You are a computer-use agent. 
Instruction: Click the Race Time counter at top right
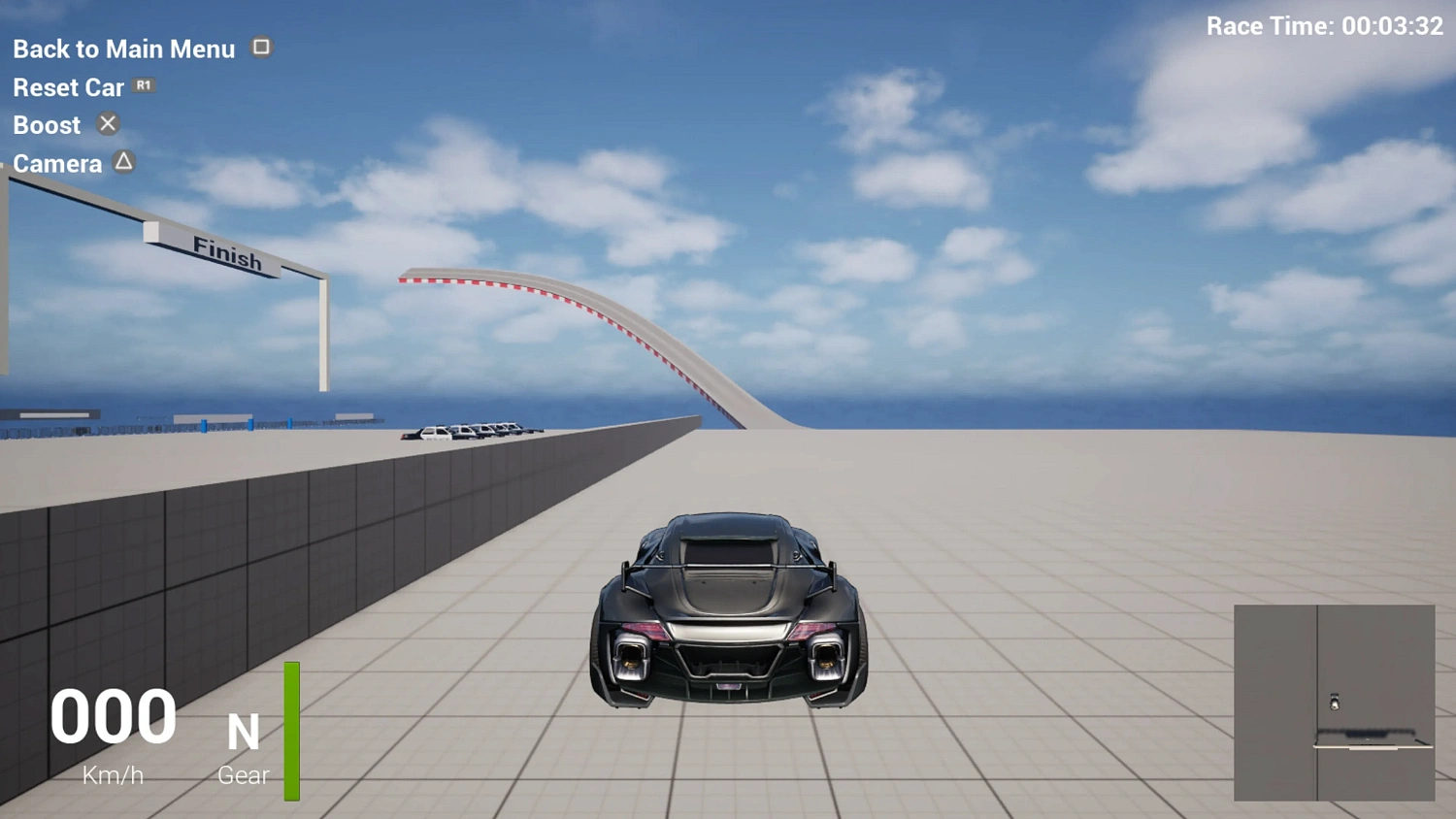(x=1323, y=25)
